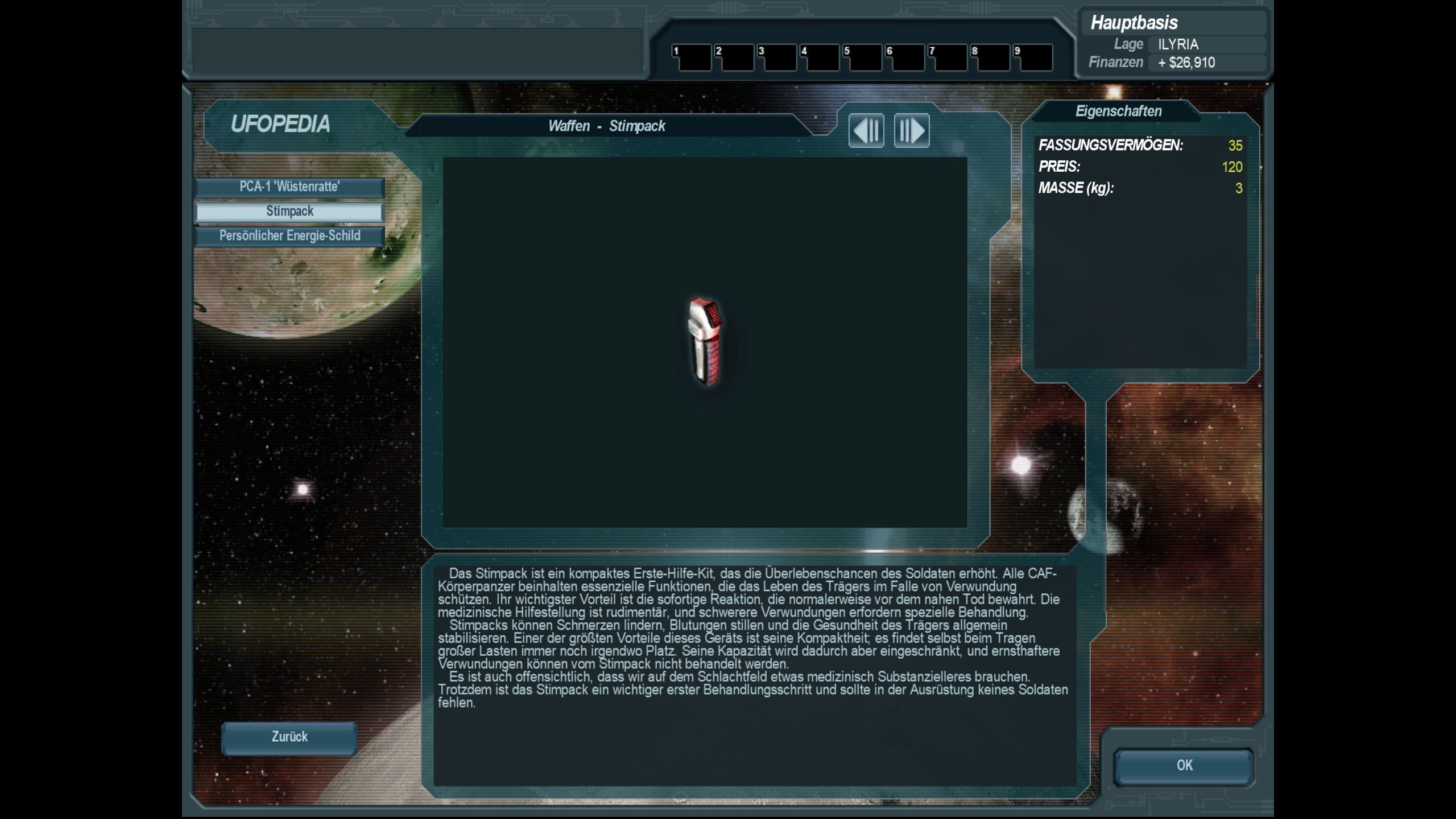Go to the previous Ufopedia article
Image resolution: width=1456 pixels, height=819 pixels.
point(866,131)
